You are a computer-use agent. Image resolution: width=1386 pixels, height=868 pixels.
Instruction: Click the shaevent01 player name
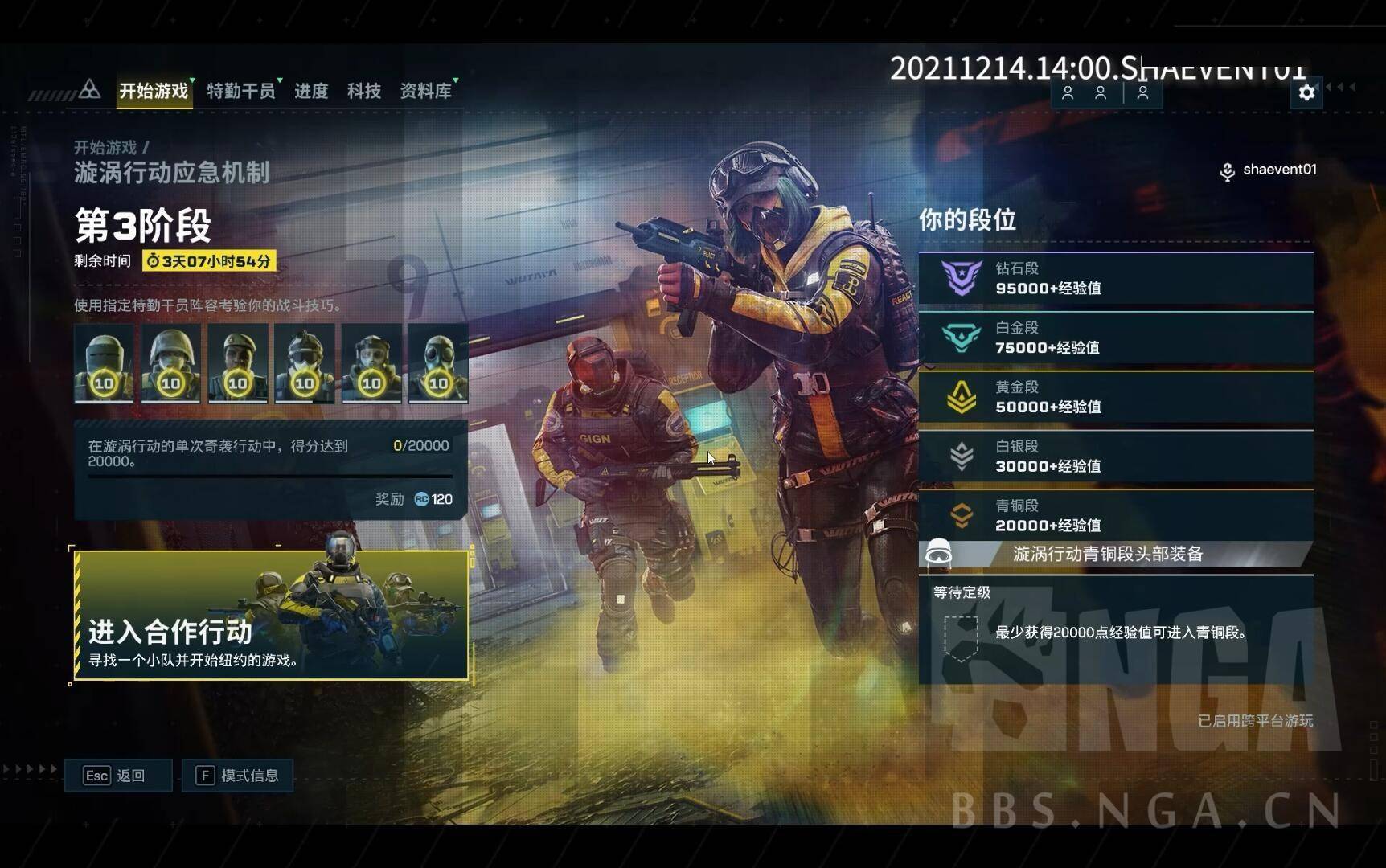click(x=1279, y=170)
